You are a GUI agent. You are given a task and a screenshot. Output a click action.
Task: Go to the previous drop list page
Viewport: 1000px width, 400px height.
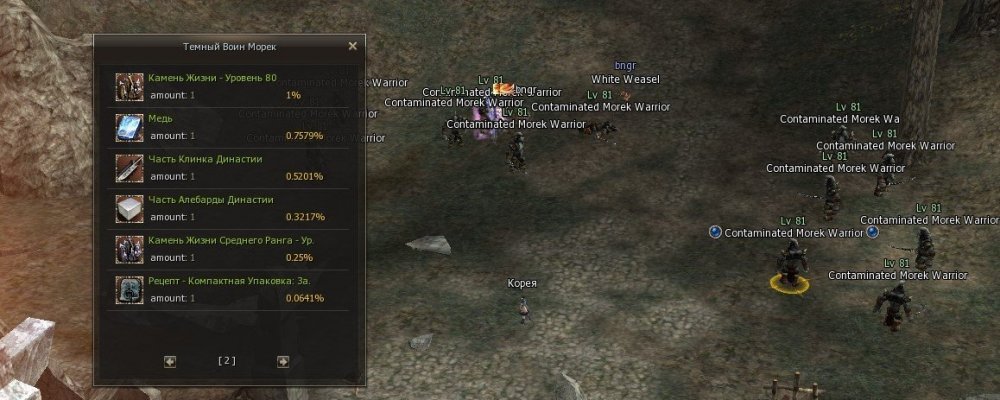coord(170,362)
